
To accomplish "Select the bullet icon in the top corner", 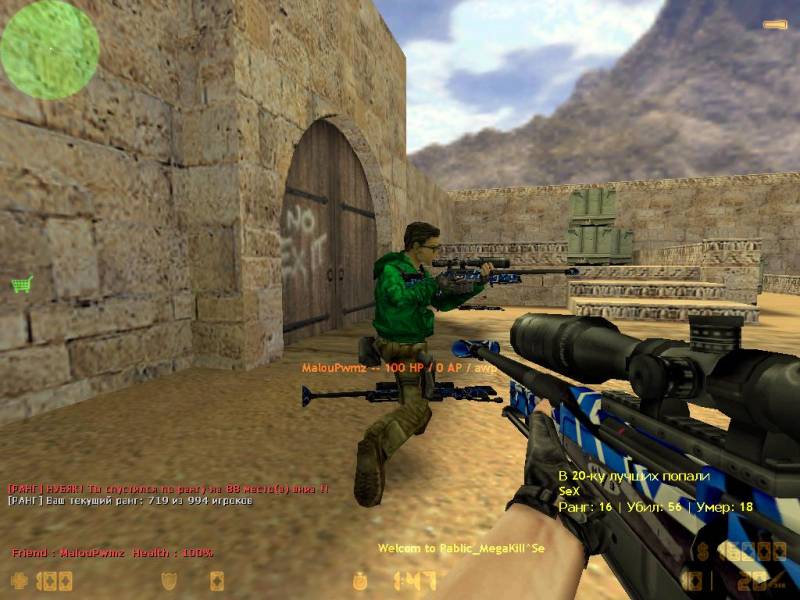I will click(775, 24).
